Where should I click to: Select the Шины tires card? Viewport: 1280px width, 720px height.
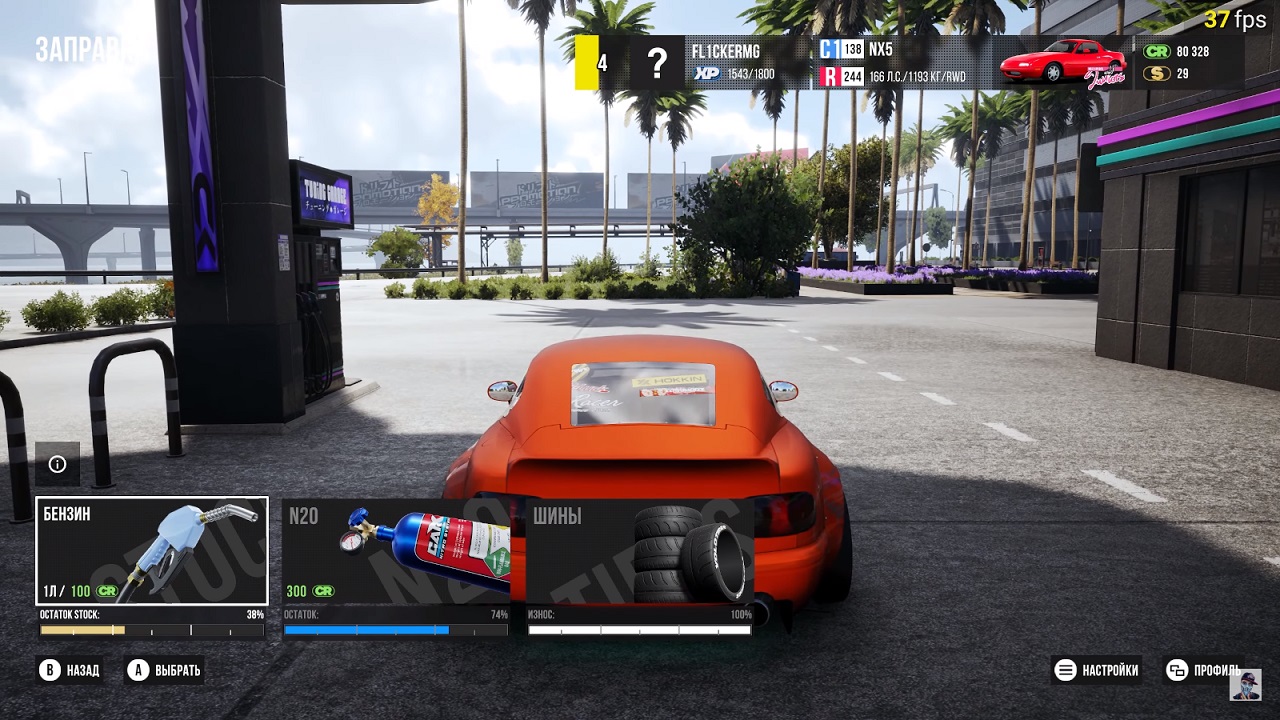(640, 551)
